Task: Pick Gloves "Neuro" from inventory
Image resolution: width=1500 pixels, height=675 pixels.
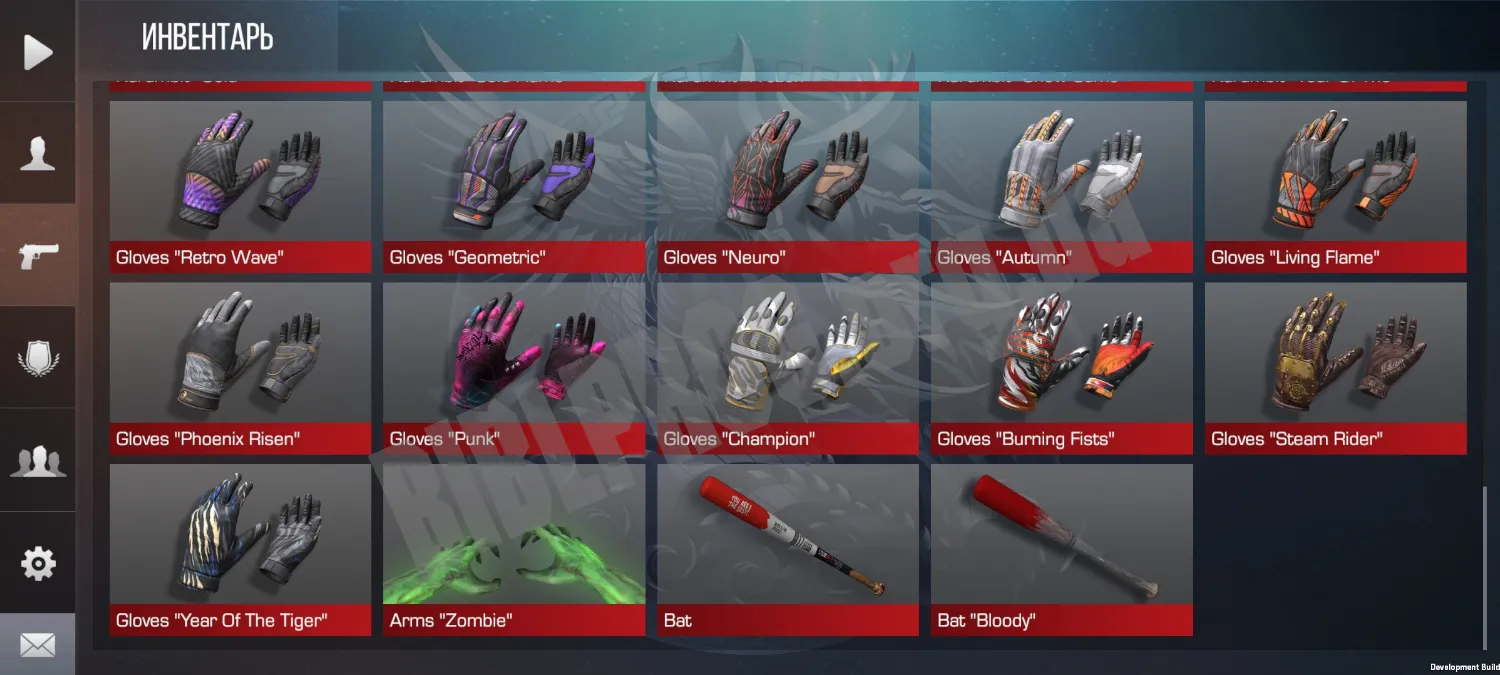Action: (x=788, y=187)
